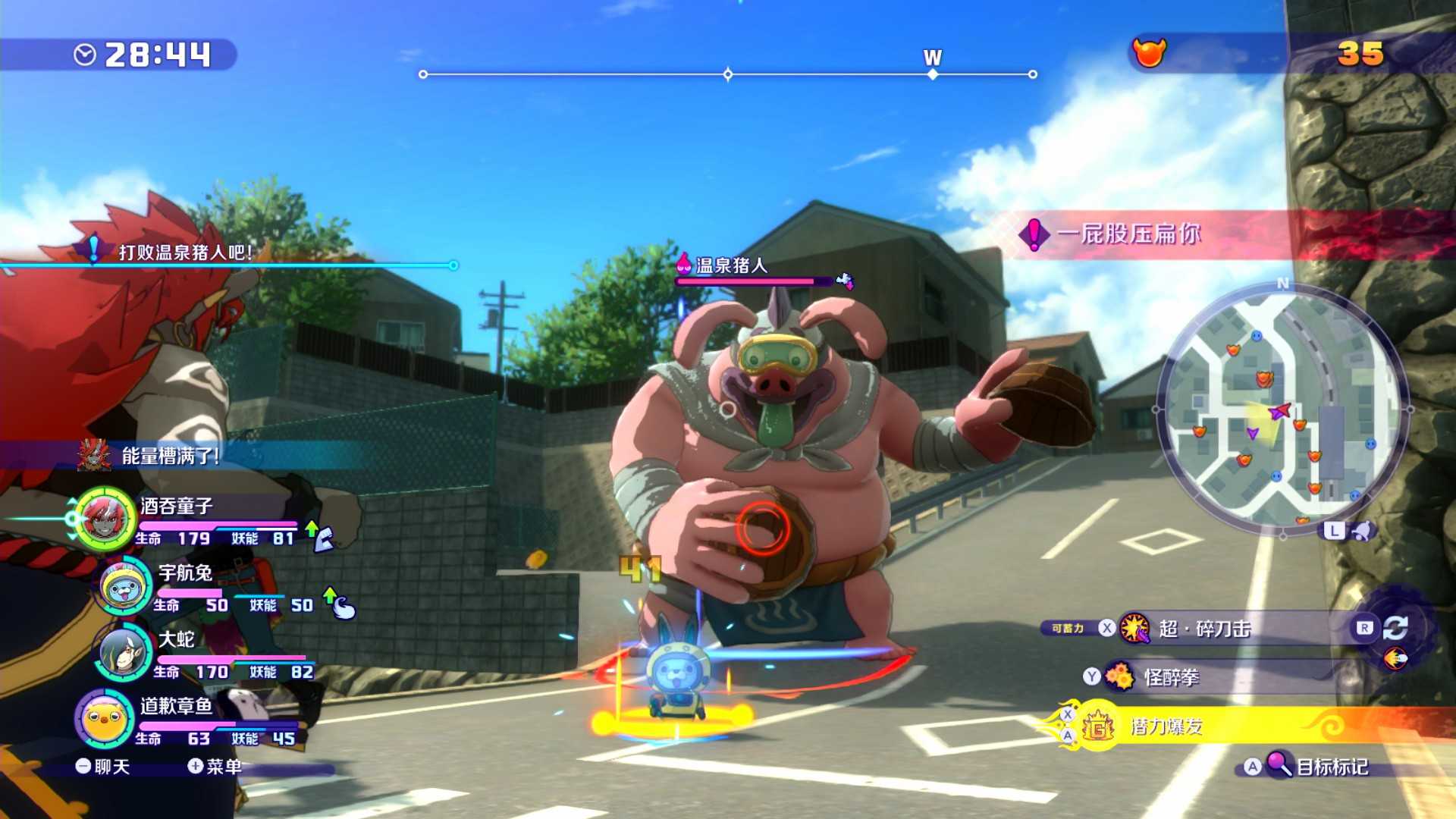The height and width of the screenshot is (819, 1456).
Task: Activate the 超·碎刀击 skill
Action: pyautogui.click(x=1204, y=629)
